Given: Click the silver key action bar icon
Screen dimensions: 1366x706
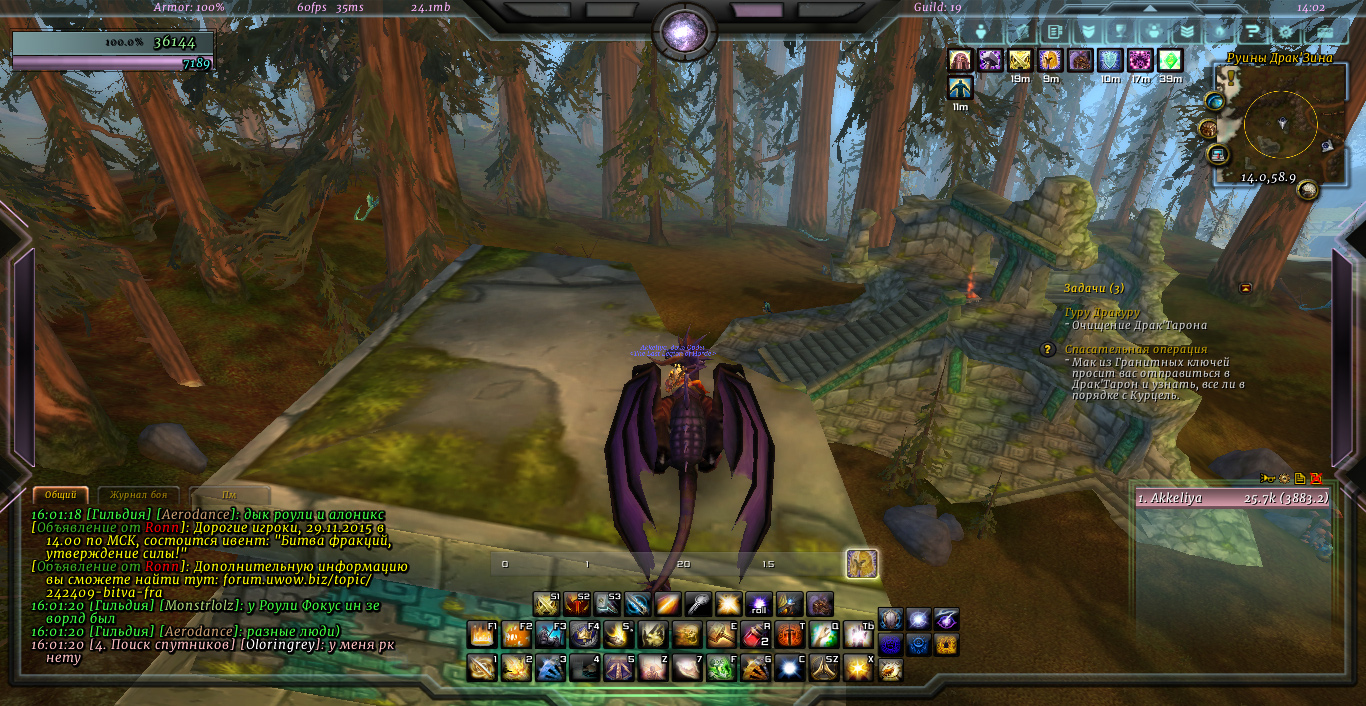Looking at the screenshot, I should pos(698,604).
